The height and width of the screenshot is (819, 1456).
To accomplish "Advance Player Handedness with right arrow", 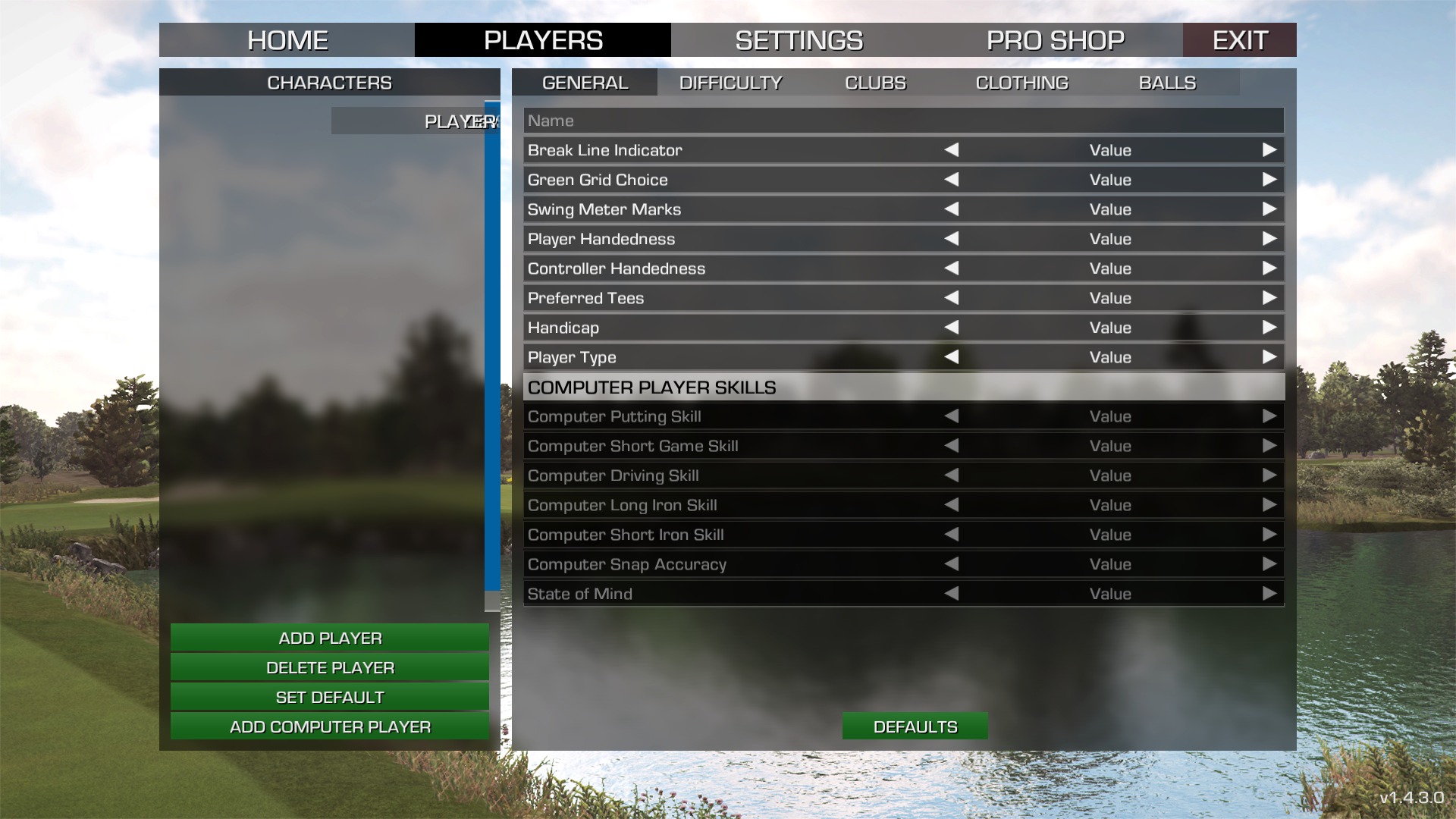I will click(1269, 239).
